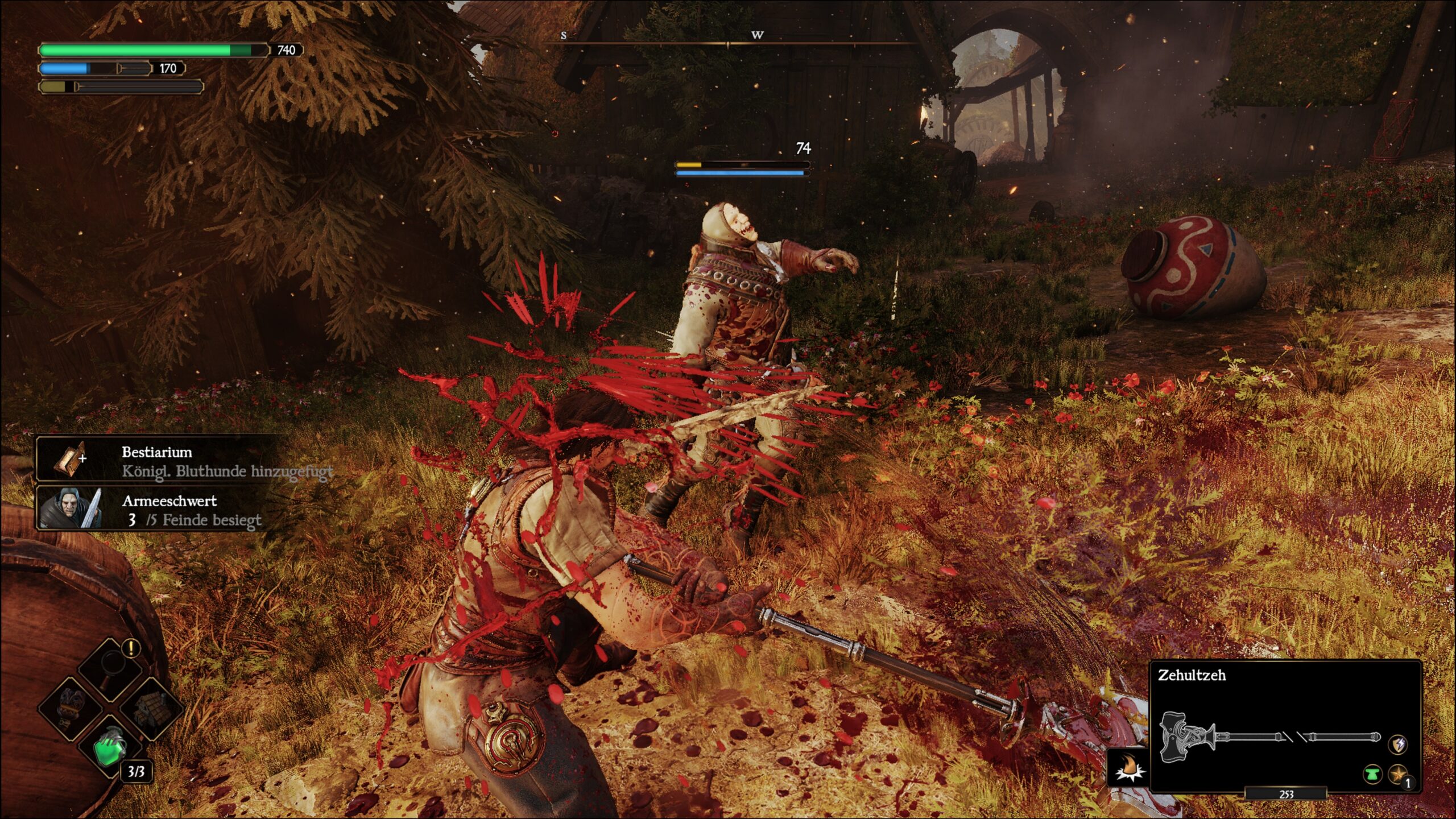Open the Bestiarium notification
The image size is (1456, 819).
pos(165,461)
